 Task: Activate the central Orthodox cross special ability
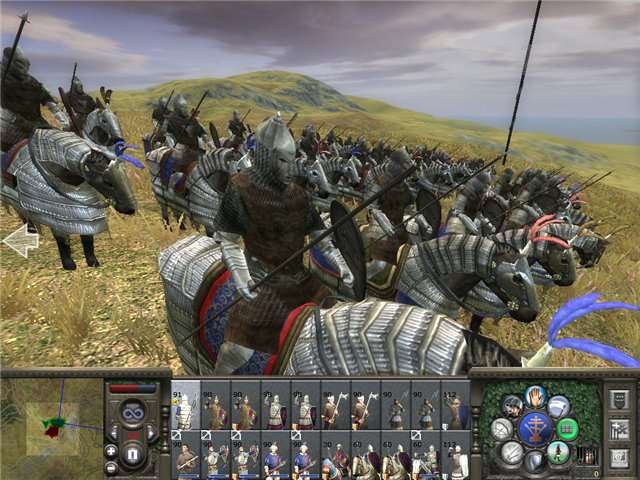click(537, 429)
